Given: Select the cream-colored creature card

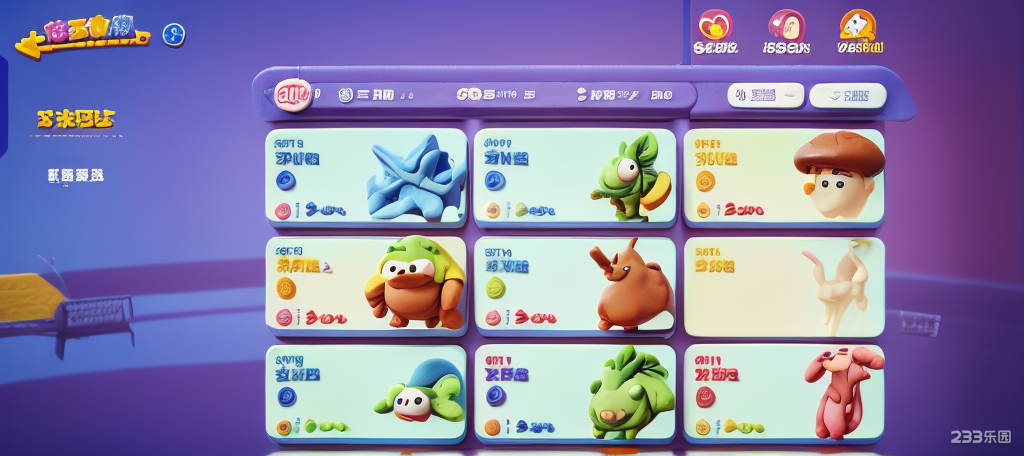Looking at the screenshot, I should click(x=784, y=286).
